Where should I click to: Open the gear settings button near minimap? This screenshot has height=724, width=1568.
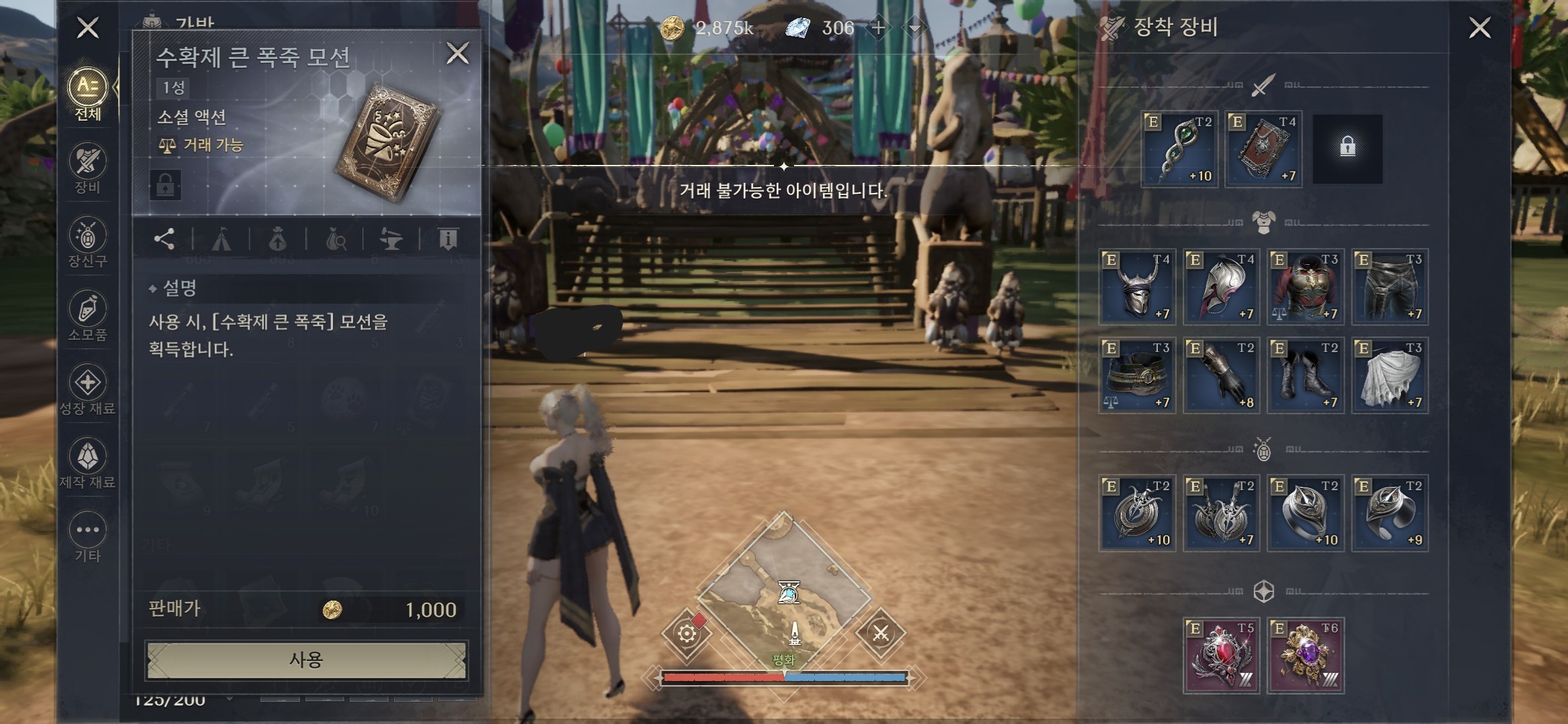point(687,633)
